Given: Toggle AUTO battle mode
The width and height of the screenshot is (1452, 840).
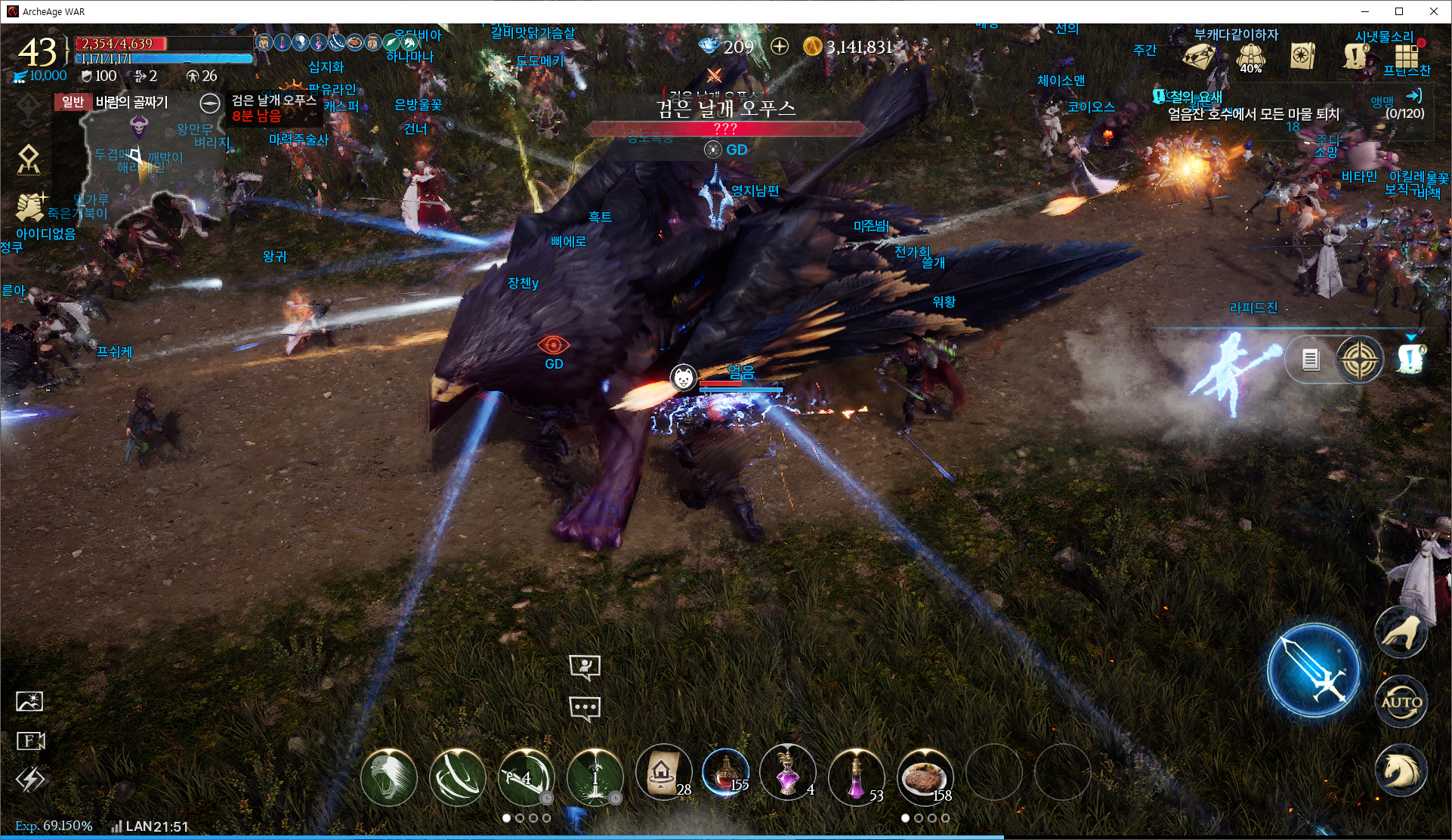Looking at the screenshot, I should pyautogui.click(x=1401, y=702).
